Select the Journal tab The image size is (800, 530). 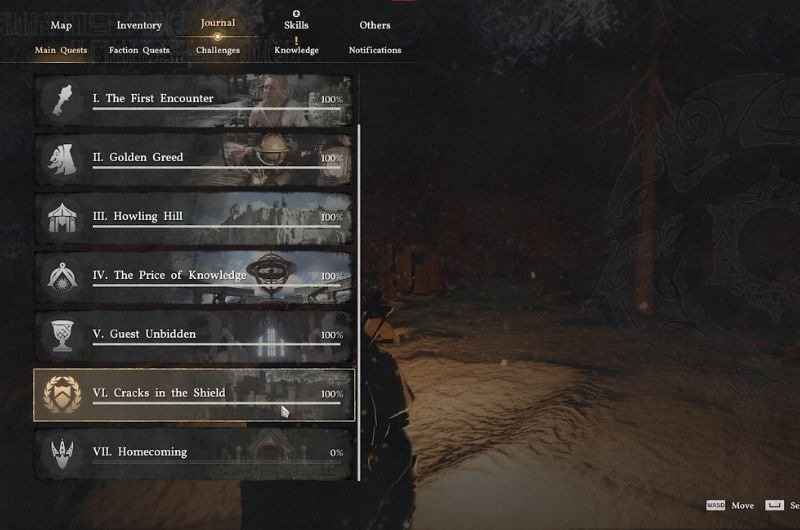217,23
